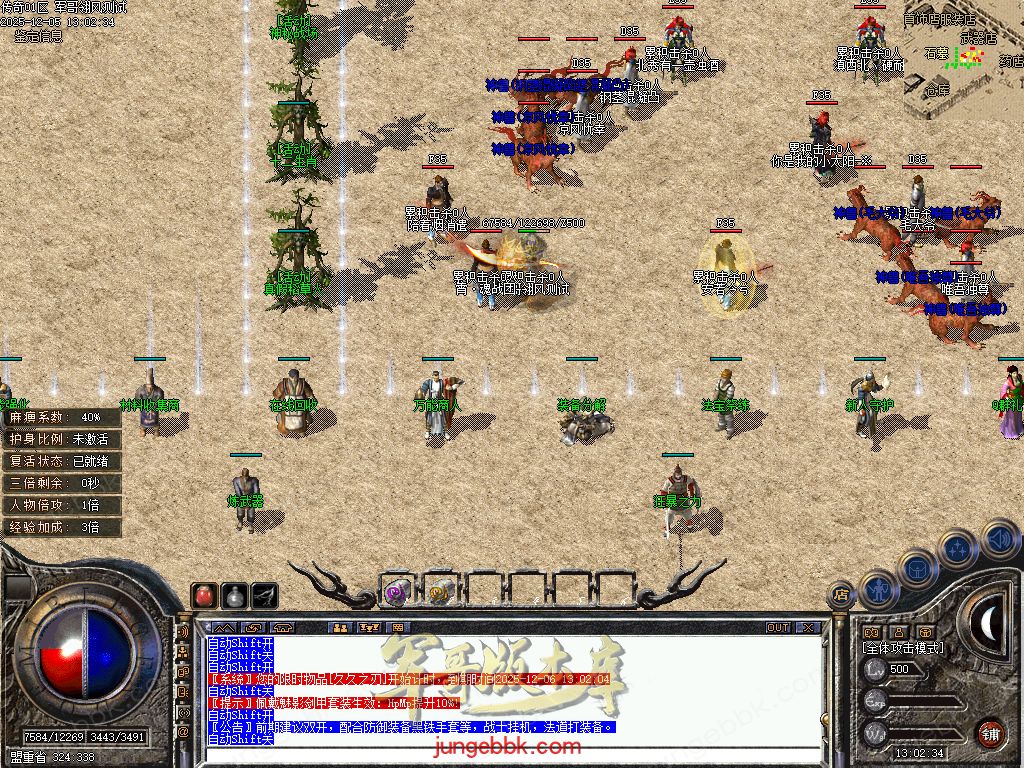Toggle the attack mode label 全体攻击模式
Viewport: 1024px width, 768px height.
coord(902,648)
